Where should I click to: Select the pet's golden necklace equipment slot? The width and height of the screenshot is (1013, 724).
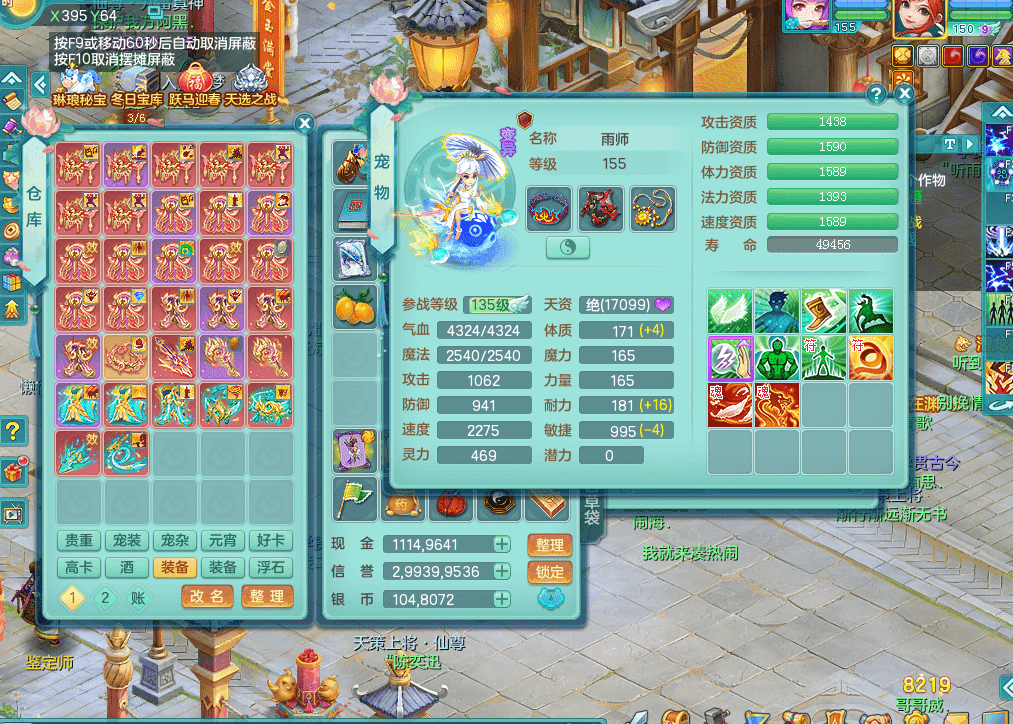tap(651, 208)
